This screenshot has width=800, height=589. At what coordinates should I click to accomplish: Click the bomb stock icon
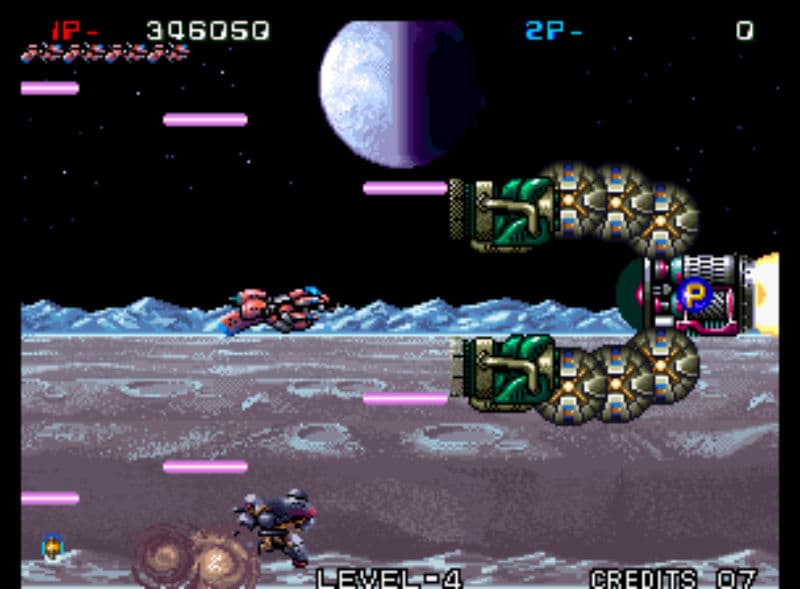click(53, 547)
